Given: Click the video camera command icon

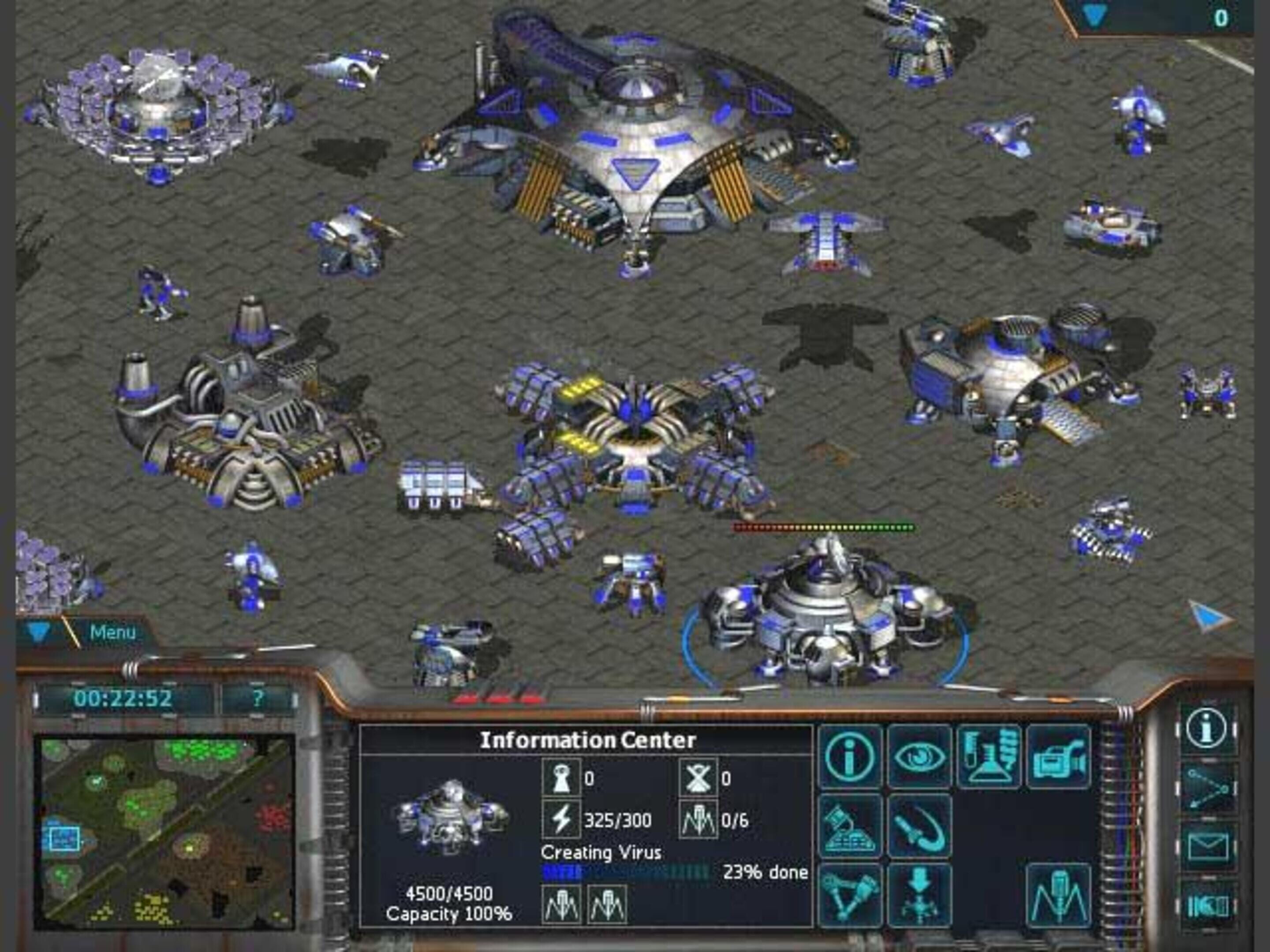Looking at the screenshot, I should (1058, 756).
